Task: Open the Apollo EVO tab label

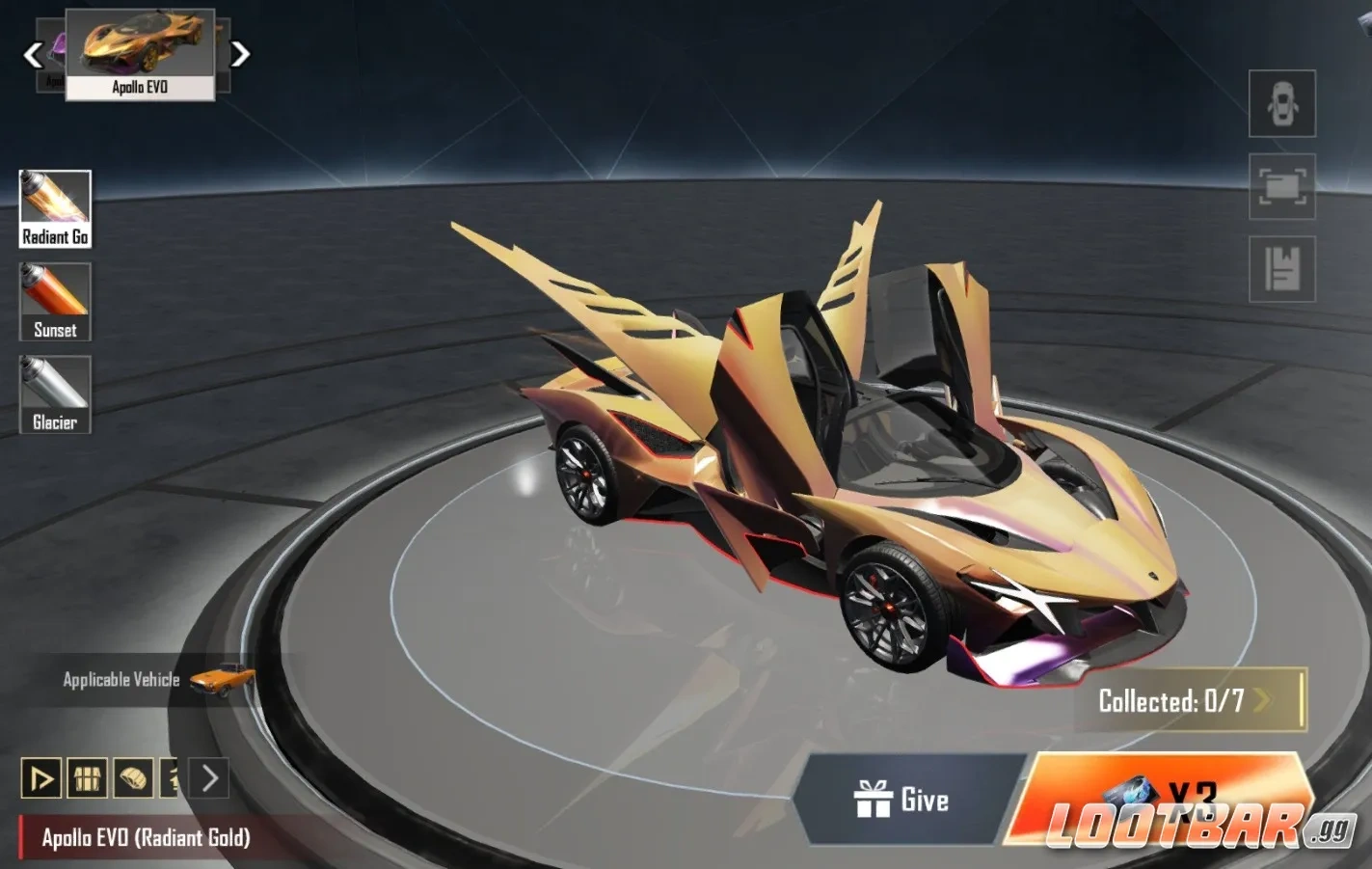Action: [138, 87]
